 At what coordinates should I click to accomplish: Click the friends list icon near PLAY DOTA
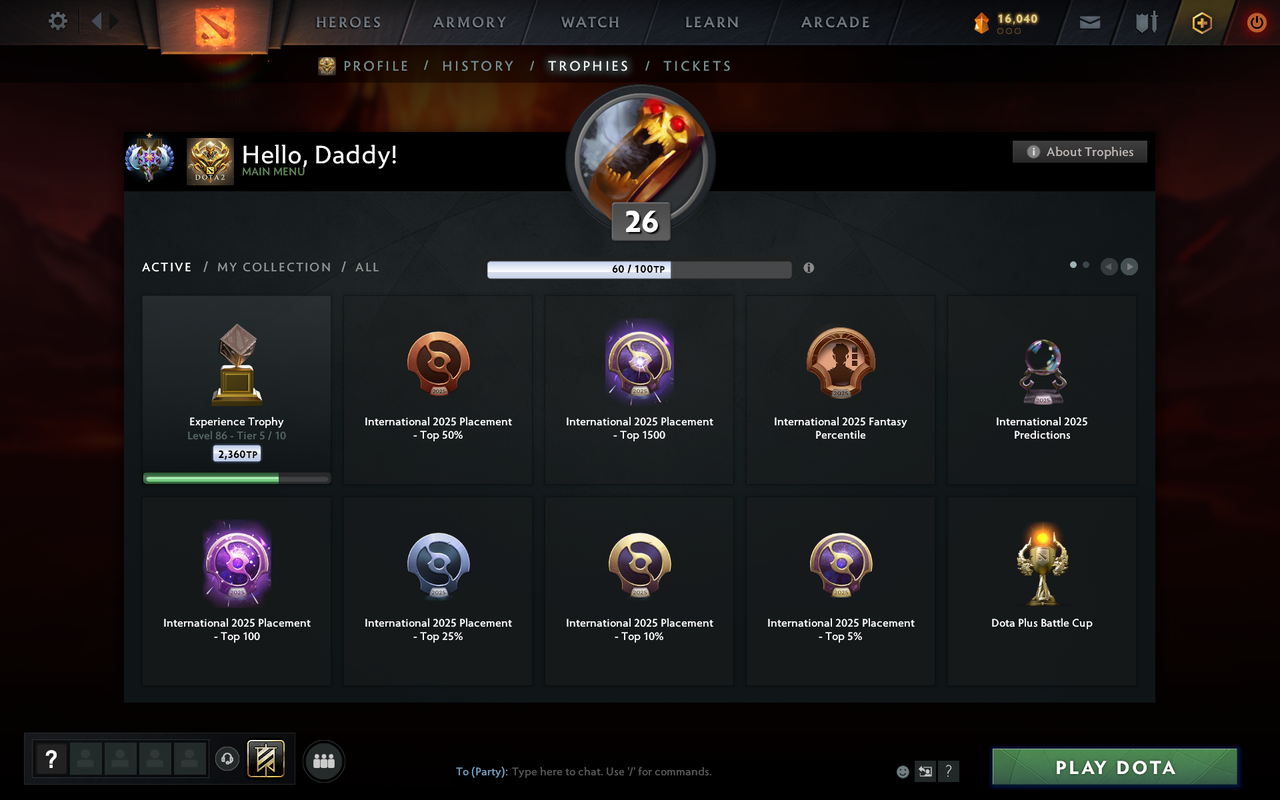[x=323, y=759]
